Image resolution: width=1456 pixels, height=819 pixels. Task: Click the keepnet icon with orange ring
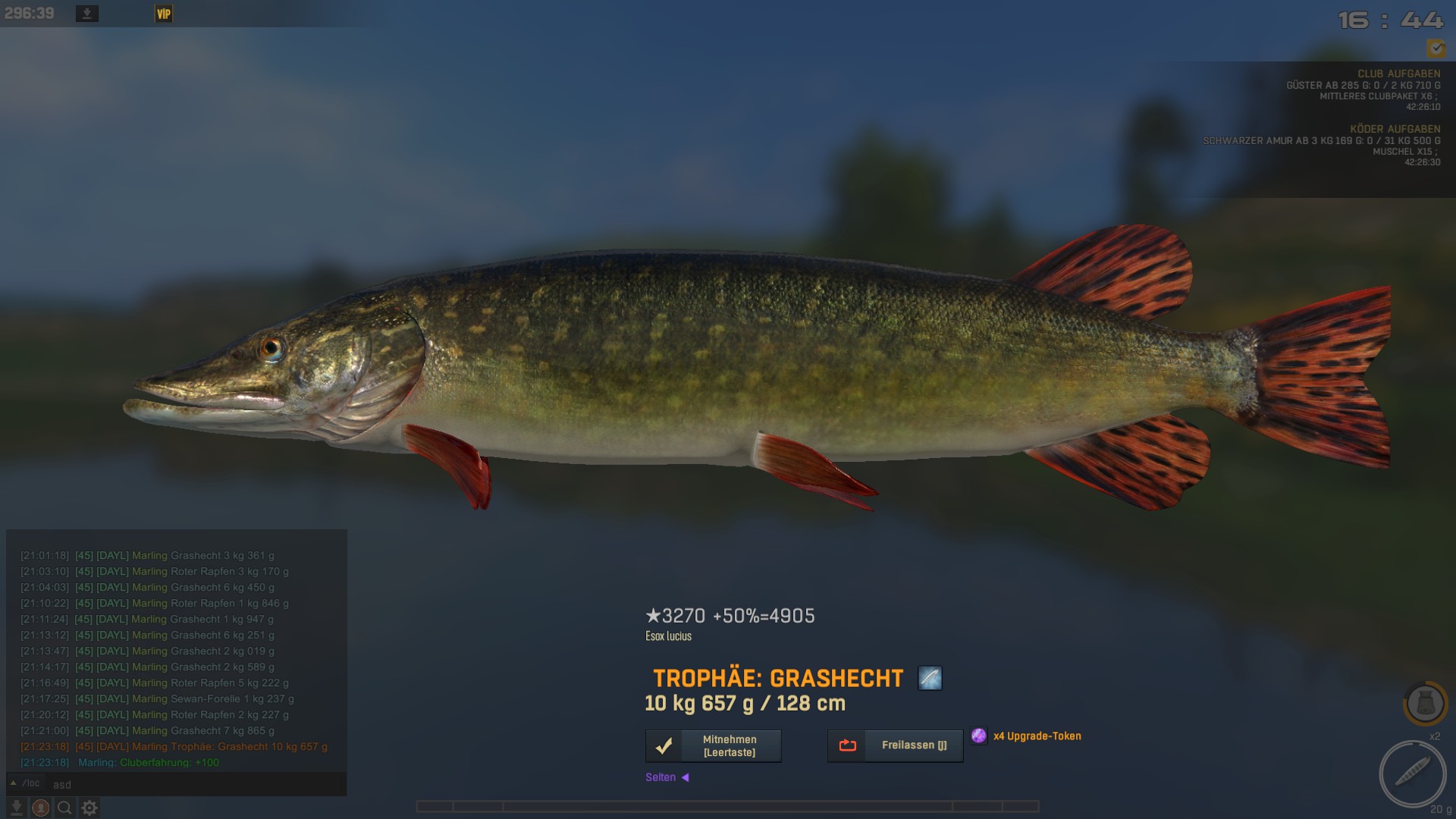click(1425, 704)
